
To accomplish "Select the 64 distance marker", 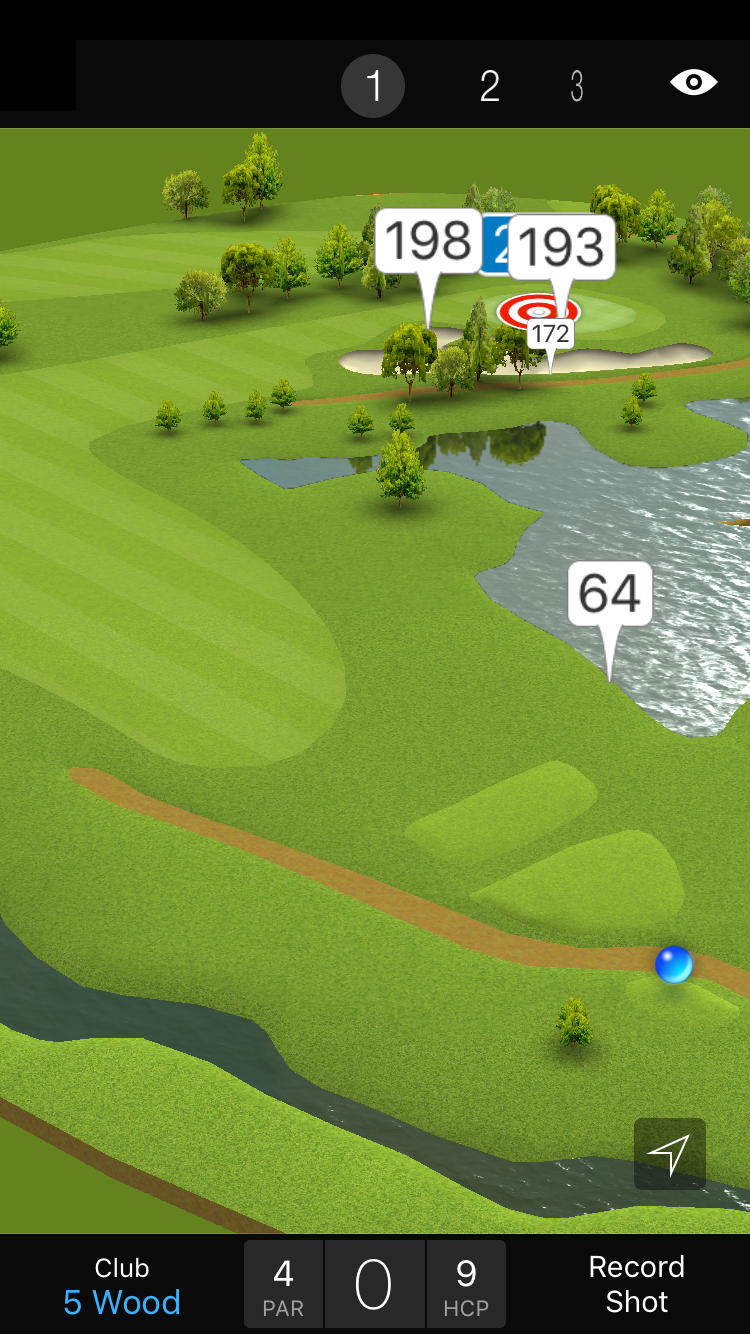I will pyautogui.click(x=610, y=594).
